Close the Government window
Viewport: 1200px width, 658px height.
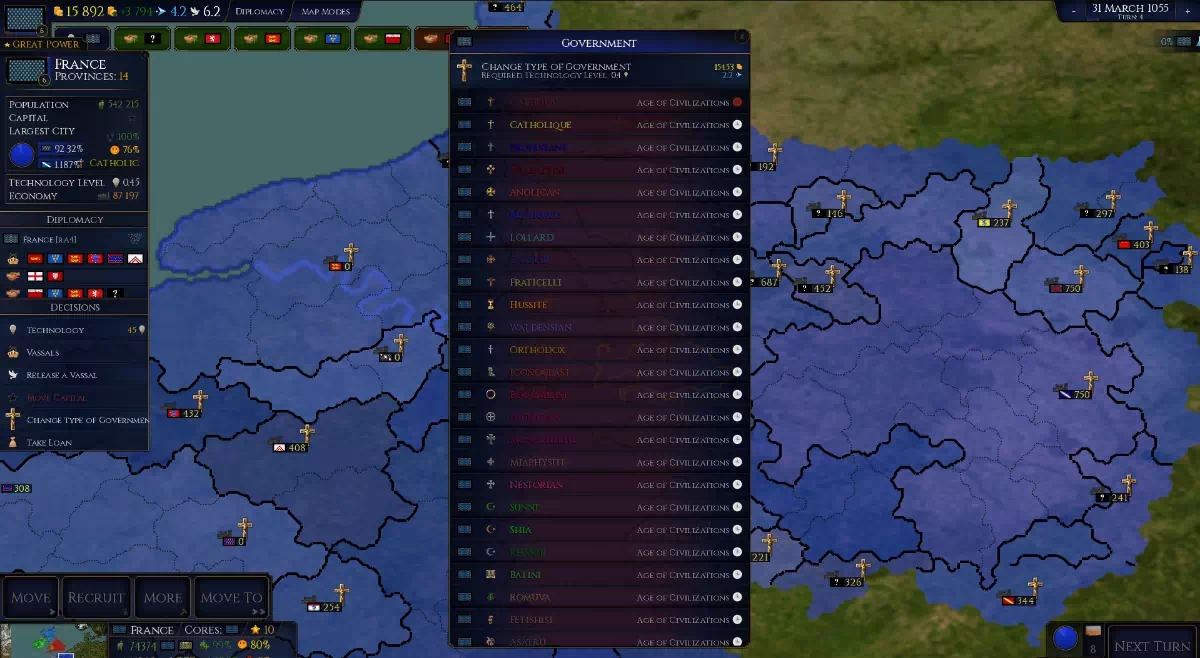click(741, 36)
